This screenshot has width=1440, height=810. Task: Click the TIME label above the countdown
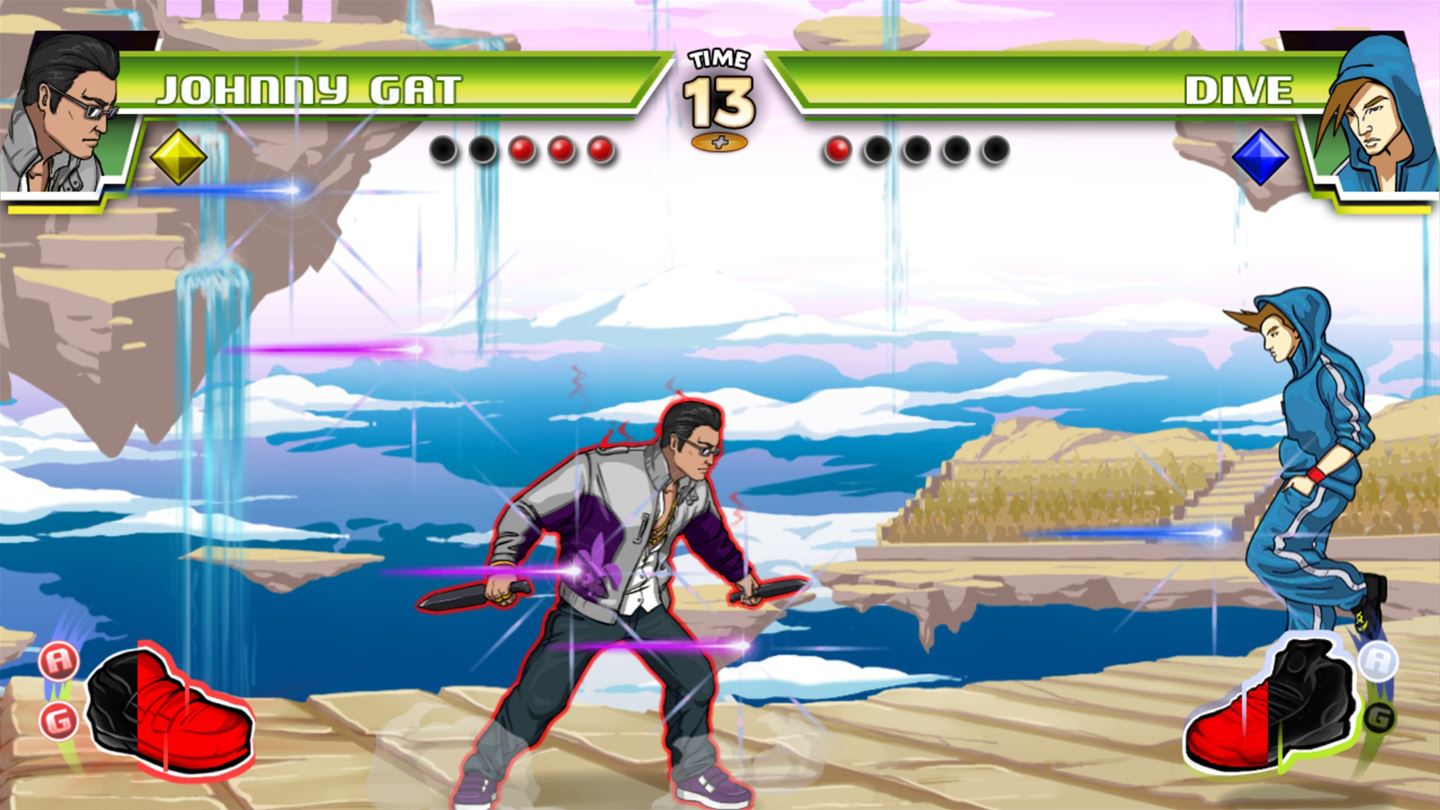click(720, 57)
